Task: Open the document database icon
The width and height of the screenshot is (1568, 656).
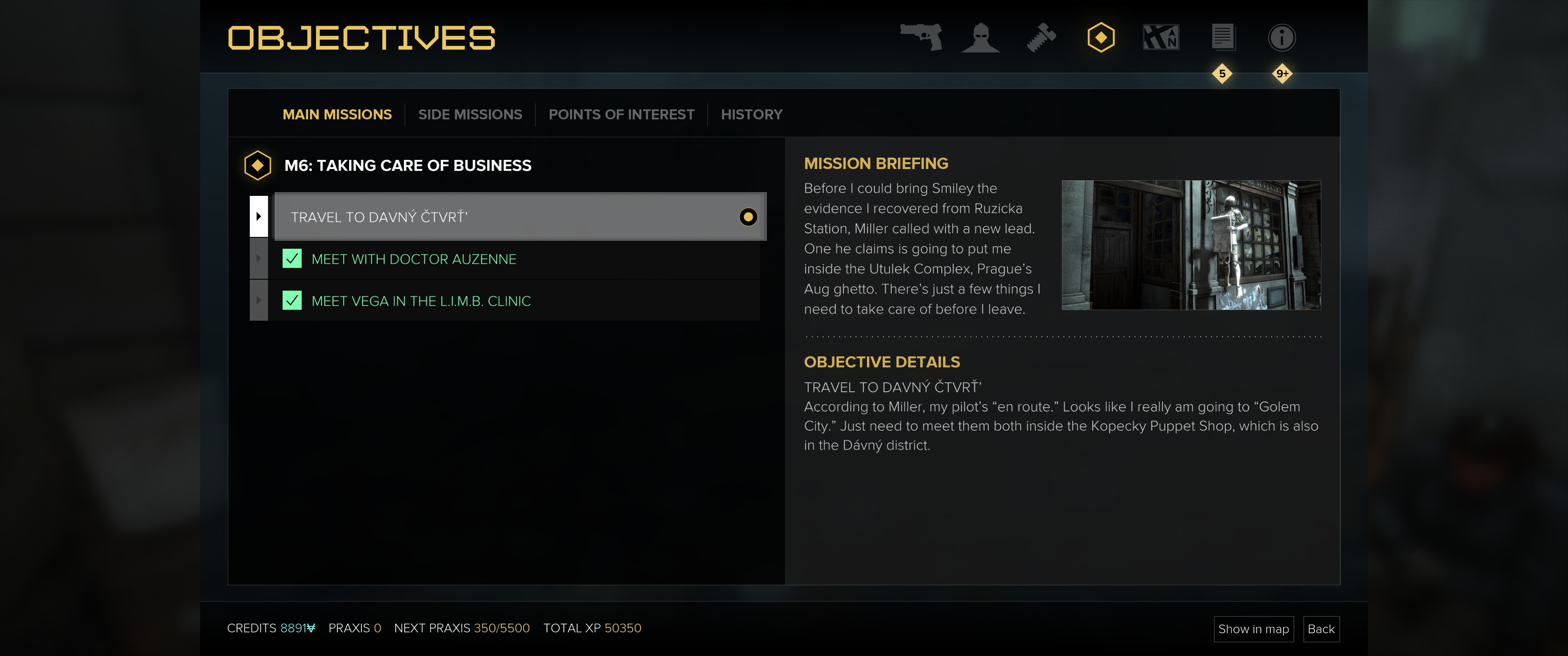Action: pos(1222,38)
